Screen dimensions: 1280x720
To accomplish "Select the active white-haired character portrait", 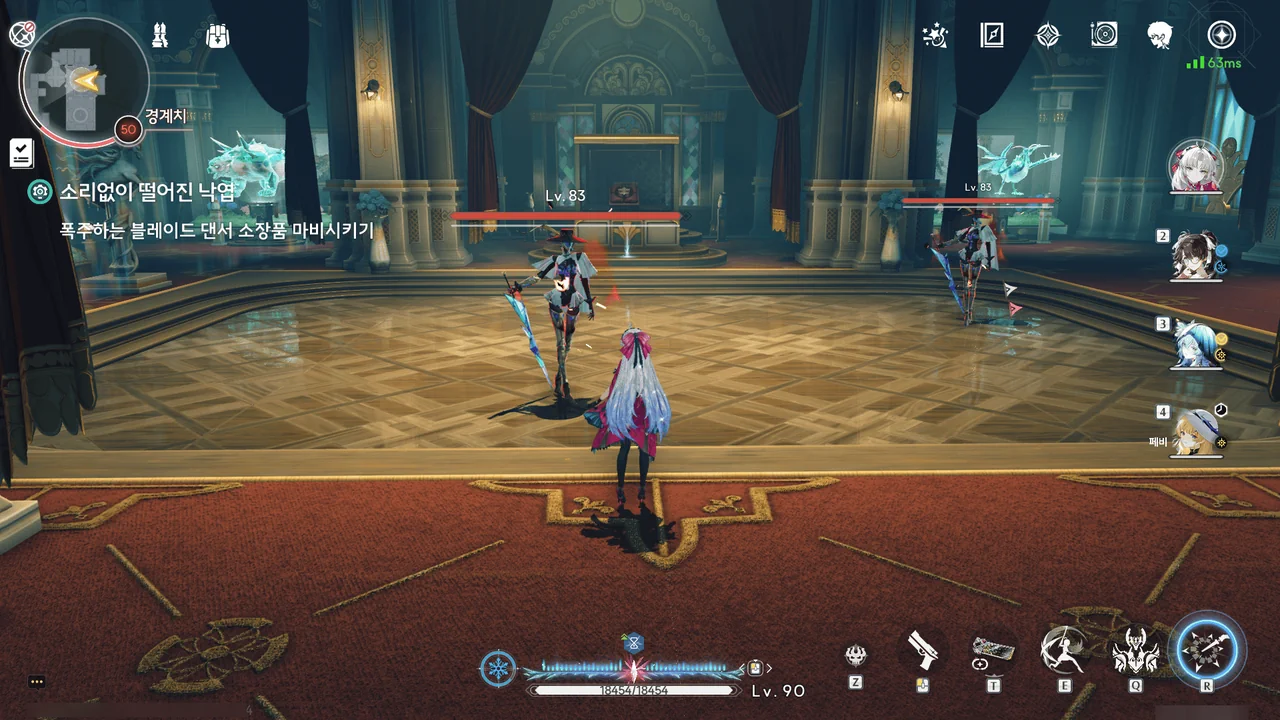I will point(1196,166).
